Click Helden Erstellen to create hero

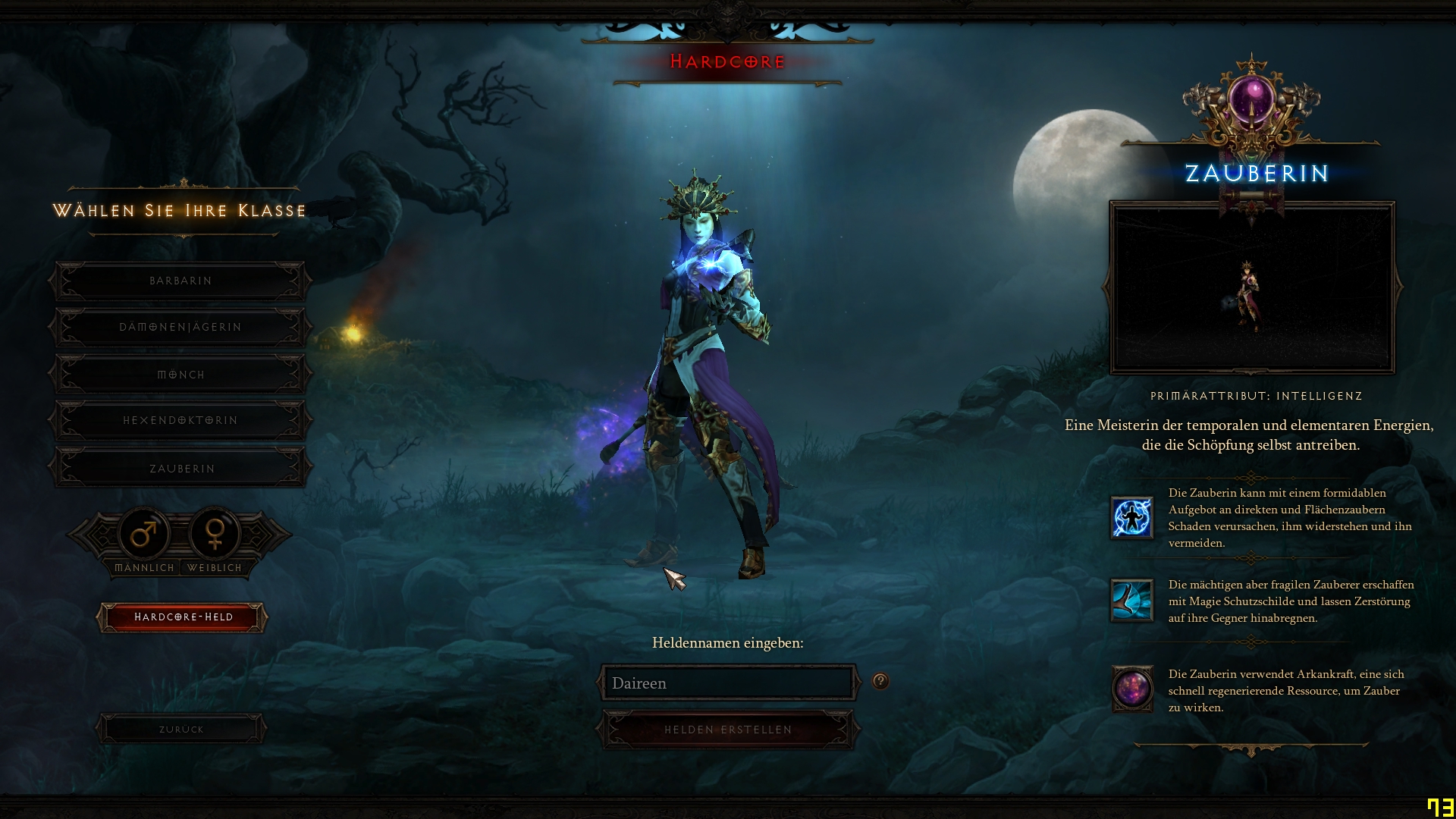pyautogui.click(x=728, y=730)
